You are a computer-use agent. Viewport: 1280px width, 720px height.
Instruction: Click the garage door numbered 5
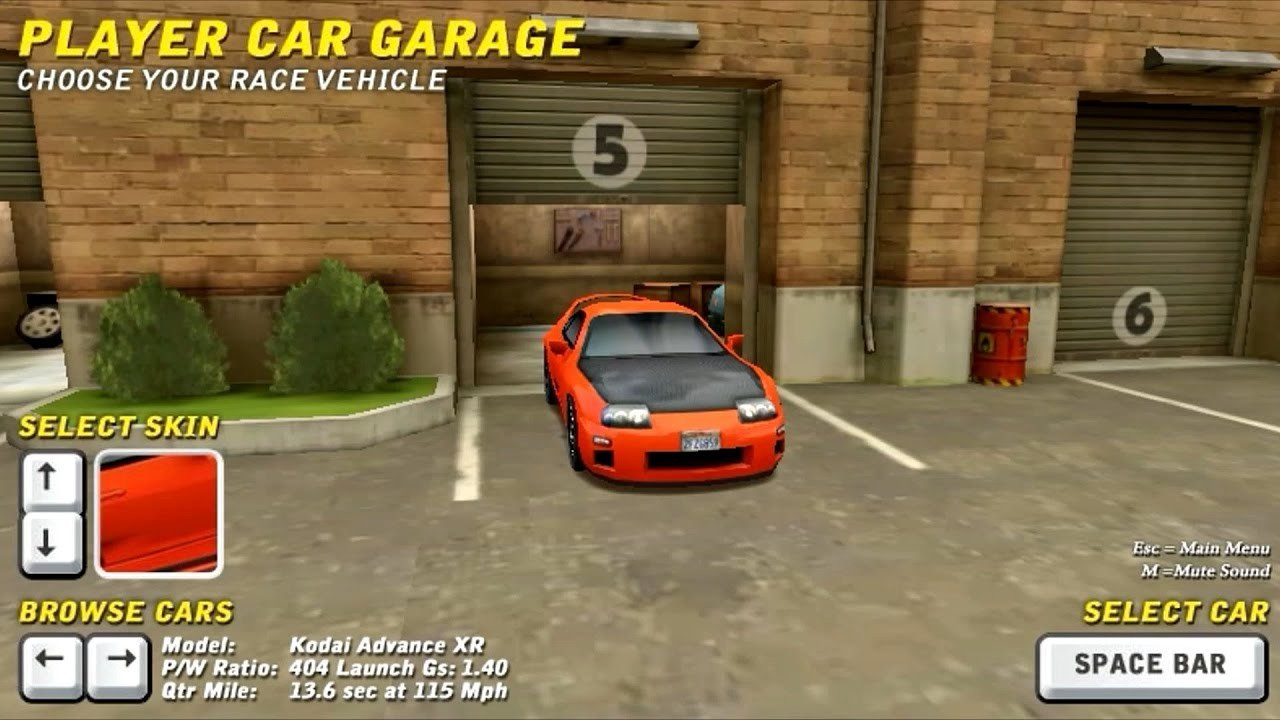tap(610, 150)
